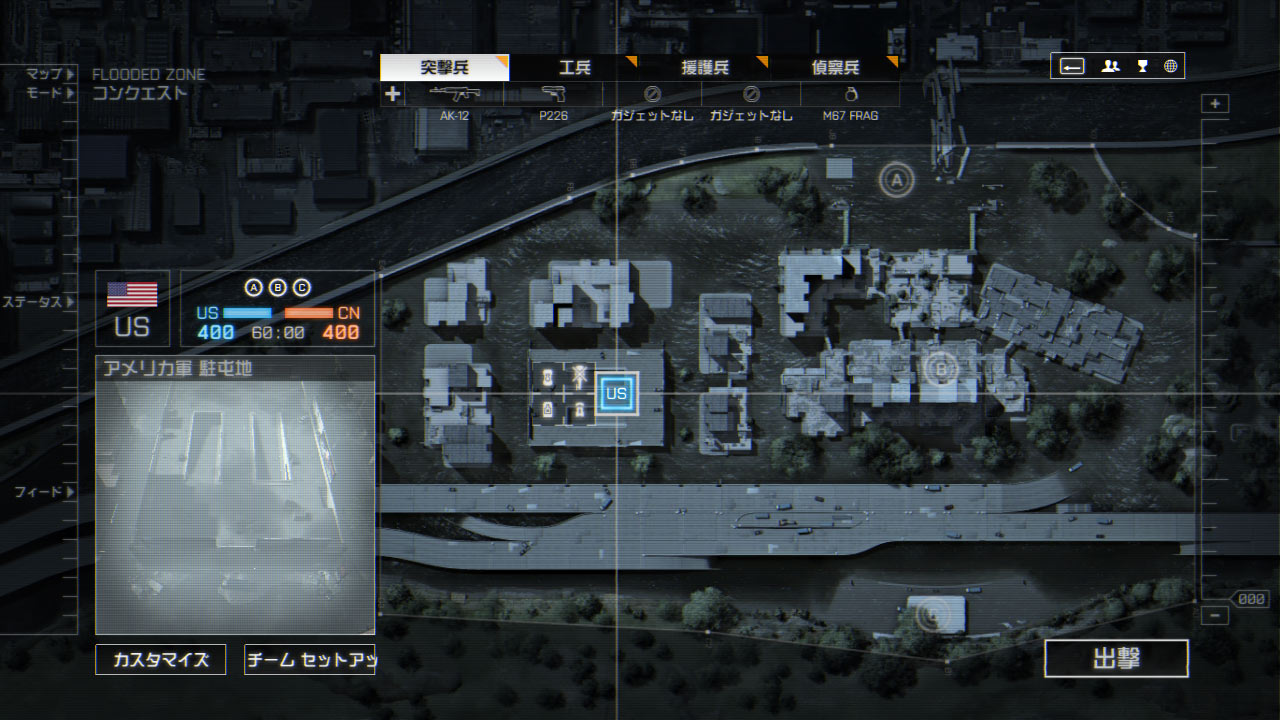This screenshot has height=720, width=1280.
Task: Zoom in the map with plus button
Action: pyautogui.click(x=1215, y=104)
